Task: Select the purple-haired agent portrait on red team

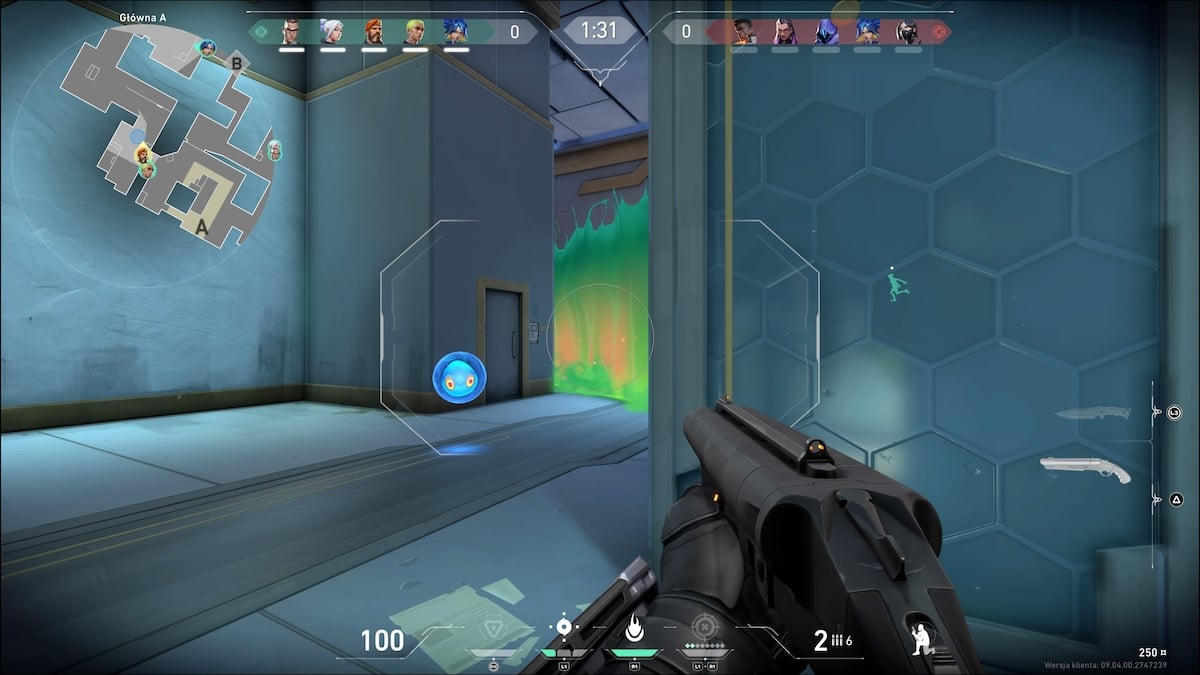Action: (785, 32)
